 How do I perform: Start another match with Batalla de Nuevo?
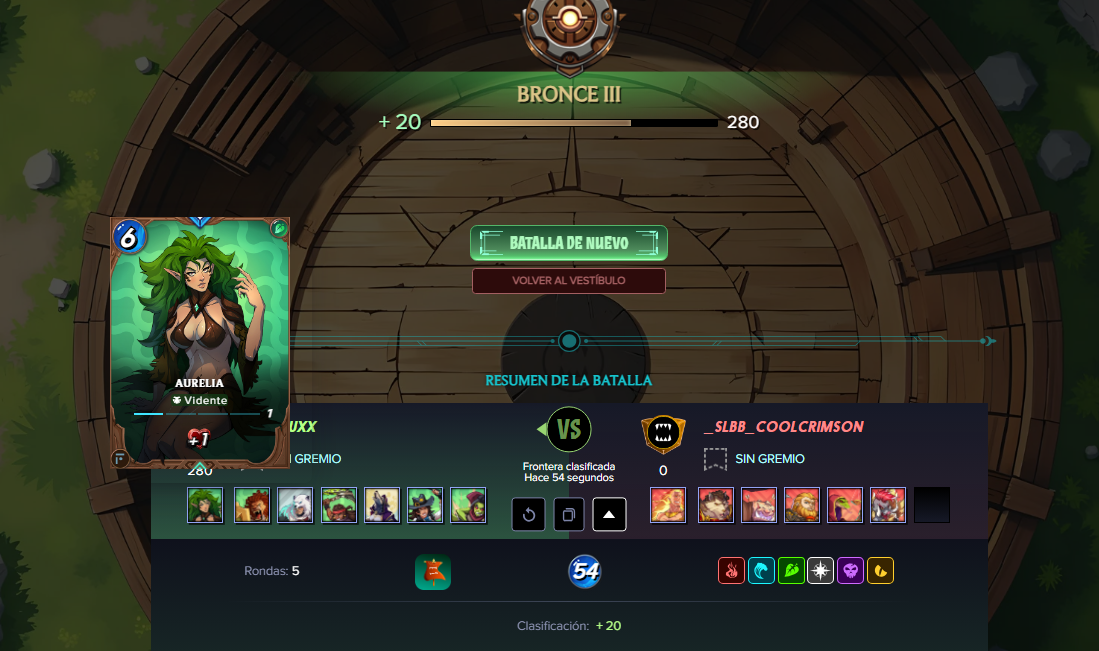[x=568, y=243]
